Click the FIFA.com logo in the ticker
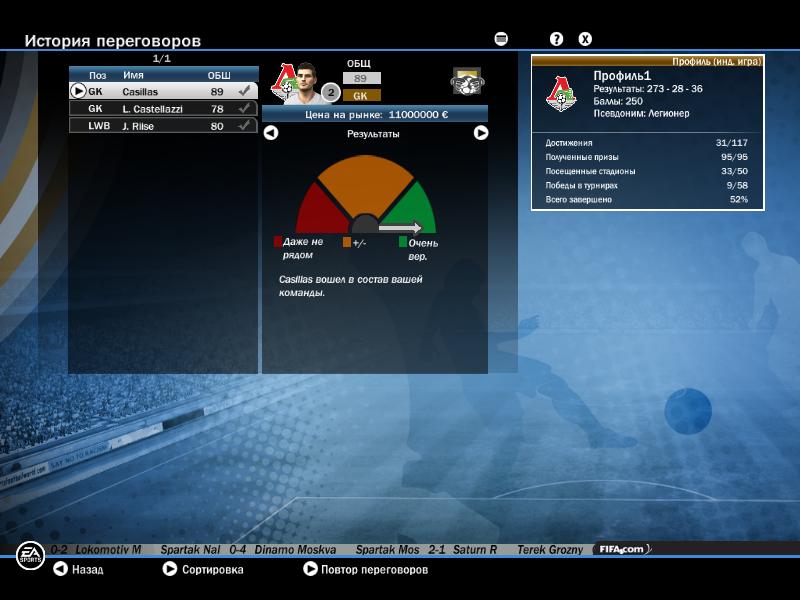 click(622, 549)
